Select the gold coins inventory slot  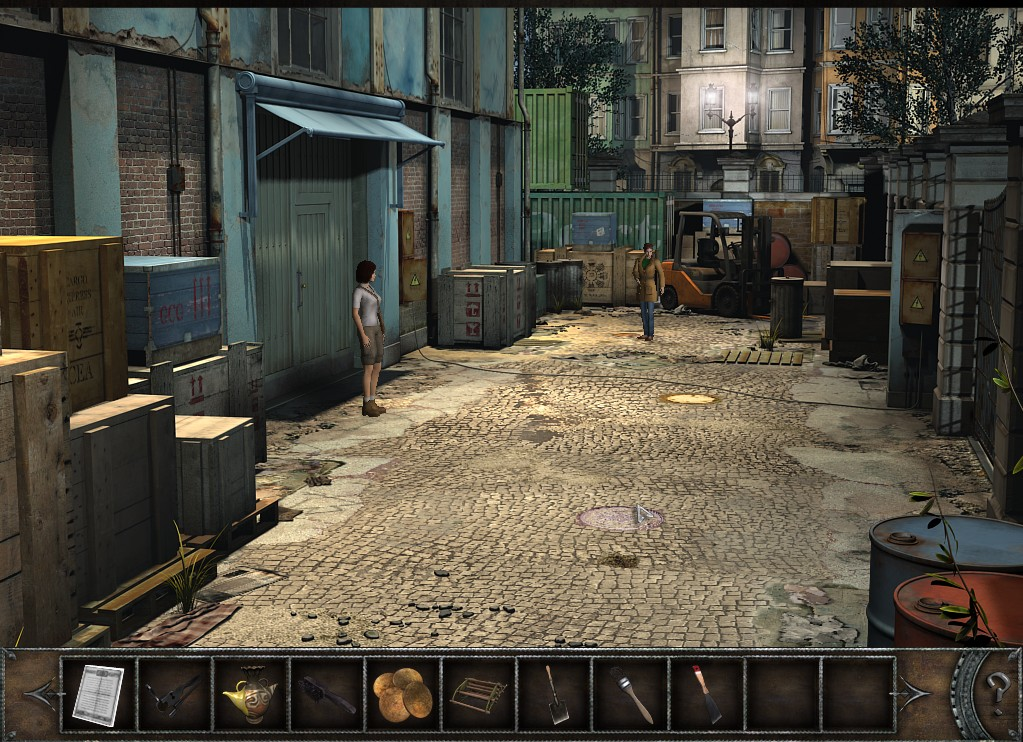402,694
